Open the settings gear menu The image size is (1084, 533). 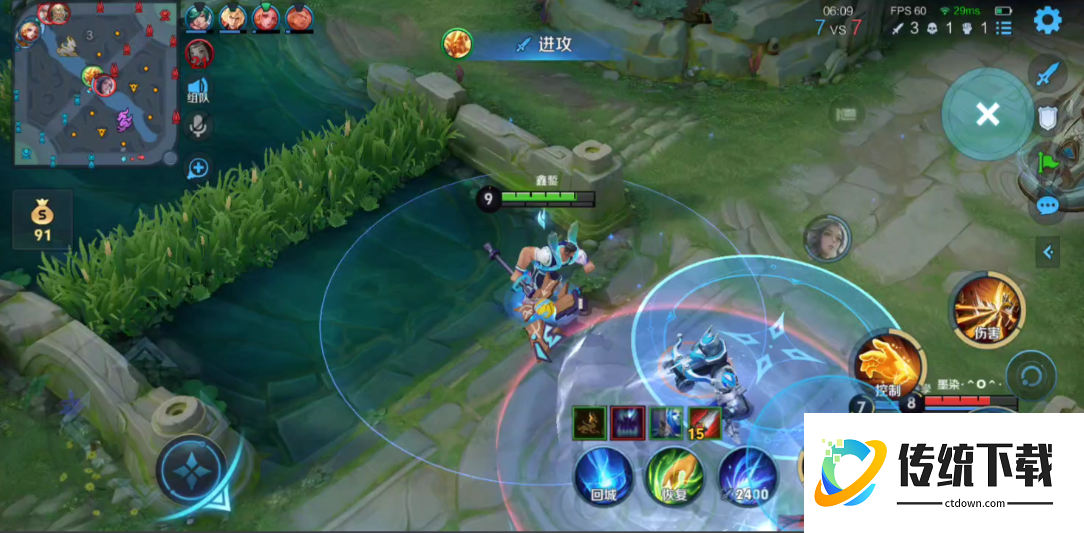1047,20
